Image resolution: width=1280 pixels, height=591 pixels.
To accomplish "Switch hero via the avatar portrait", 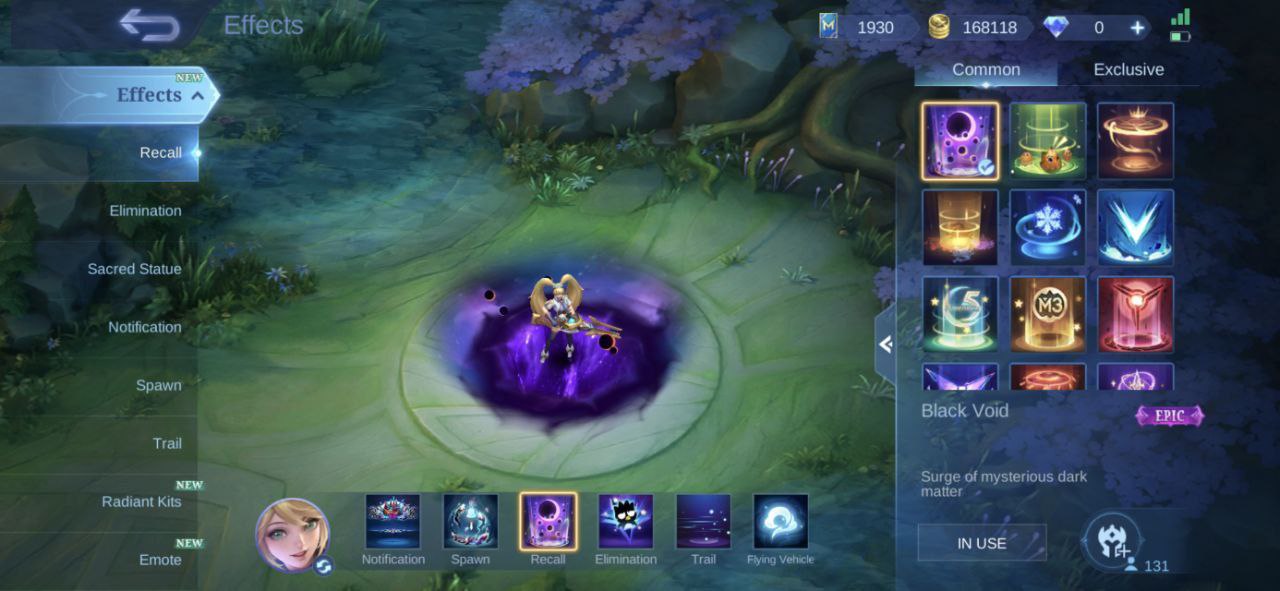I will [x=293, y=535].
